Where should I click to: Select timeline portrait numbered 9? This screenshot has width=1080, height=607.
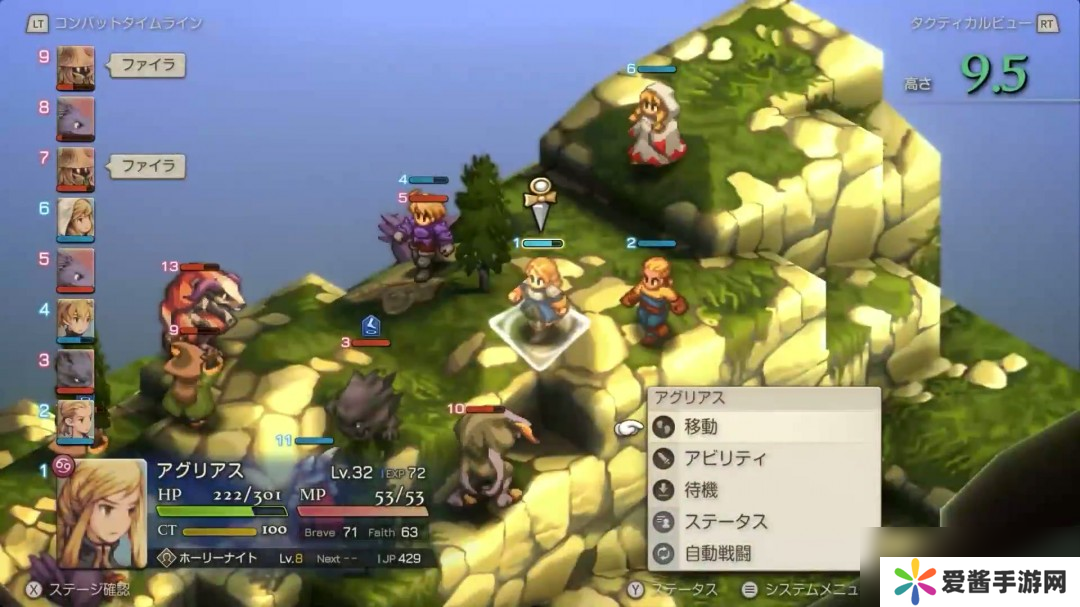pyautogui.click(x=76, y=66)
